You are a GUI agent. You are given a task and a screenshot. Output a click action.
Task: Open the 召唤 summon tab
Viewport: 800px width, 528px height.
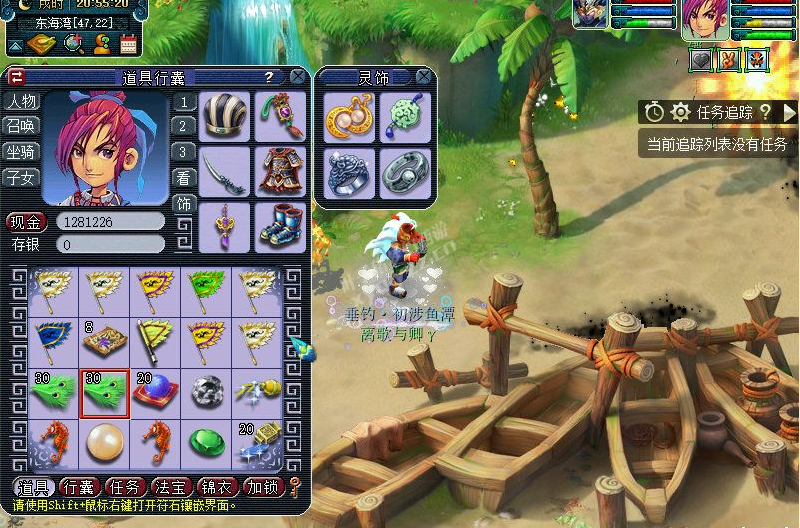pyautogui.click(x=21, y=126)
